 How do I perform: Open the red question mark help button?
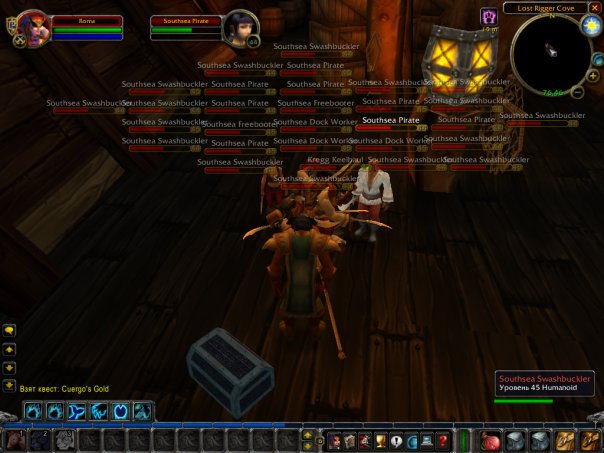click(443, 440)
